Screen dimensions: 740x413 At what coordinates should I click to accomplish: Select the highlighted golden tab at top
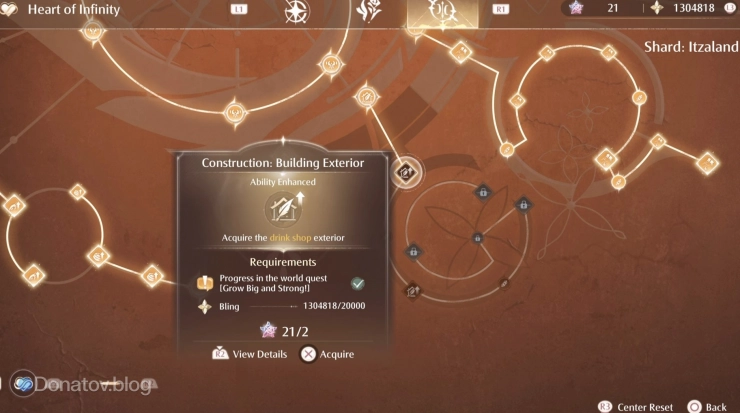[x=438, y=11]
